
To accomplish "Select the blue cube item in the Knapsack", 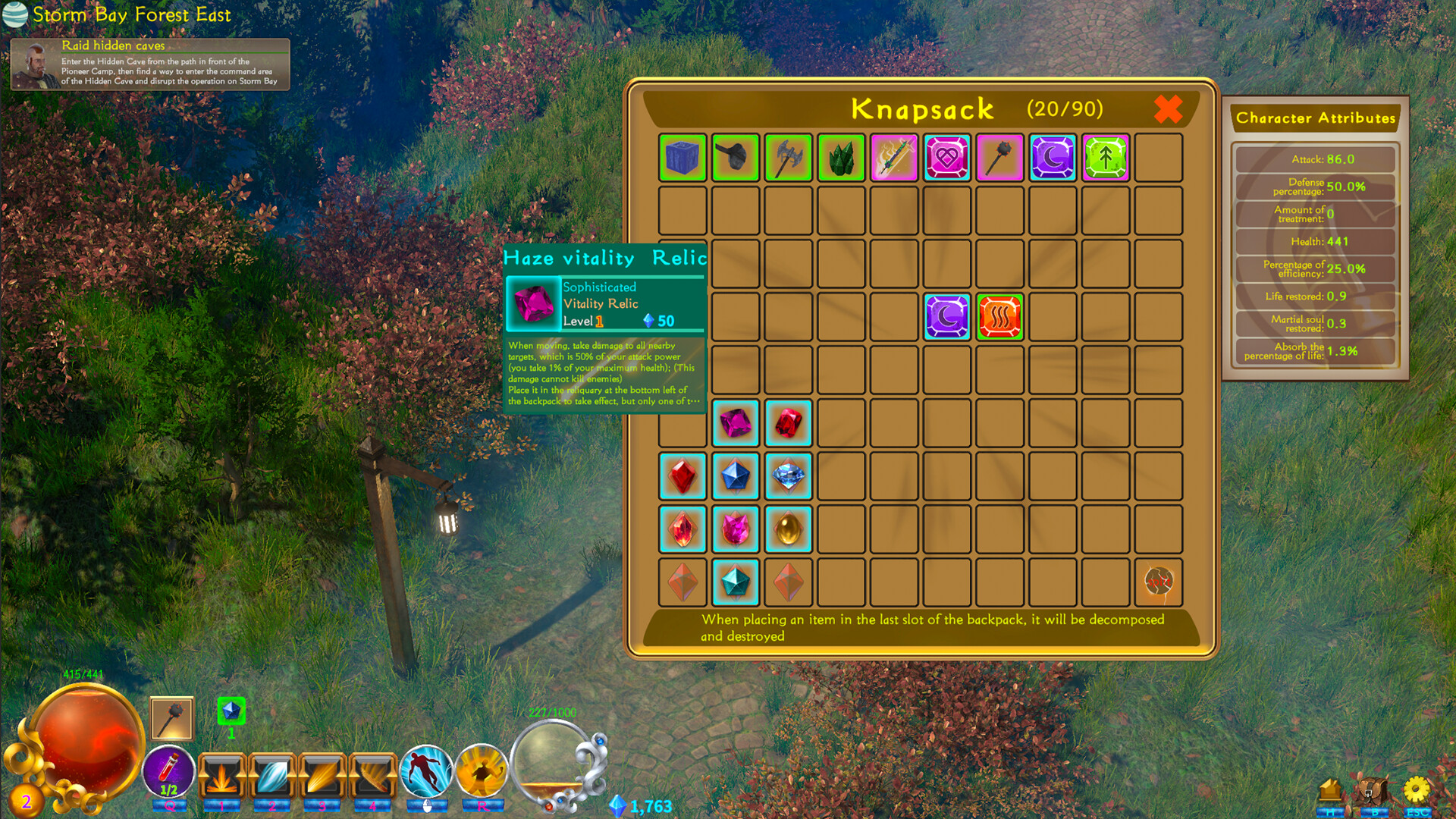I will 682,158.
